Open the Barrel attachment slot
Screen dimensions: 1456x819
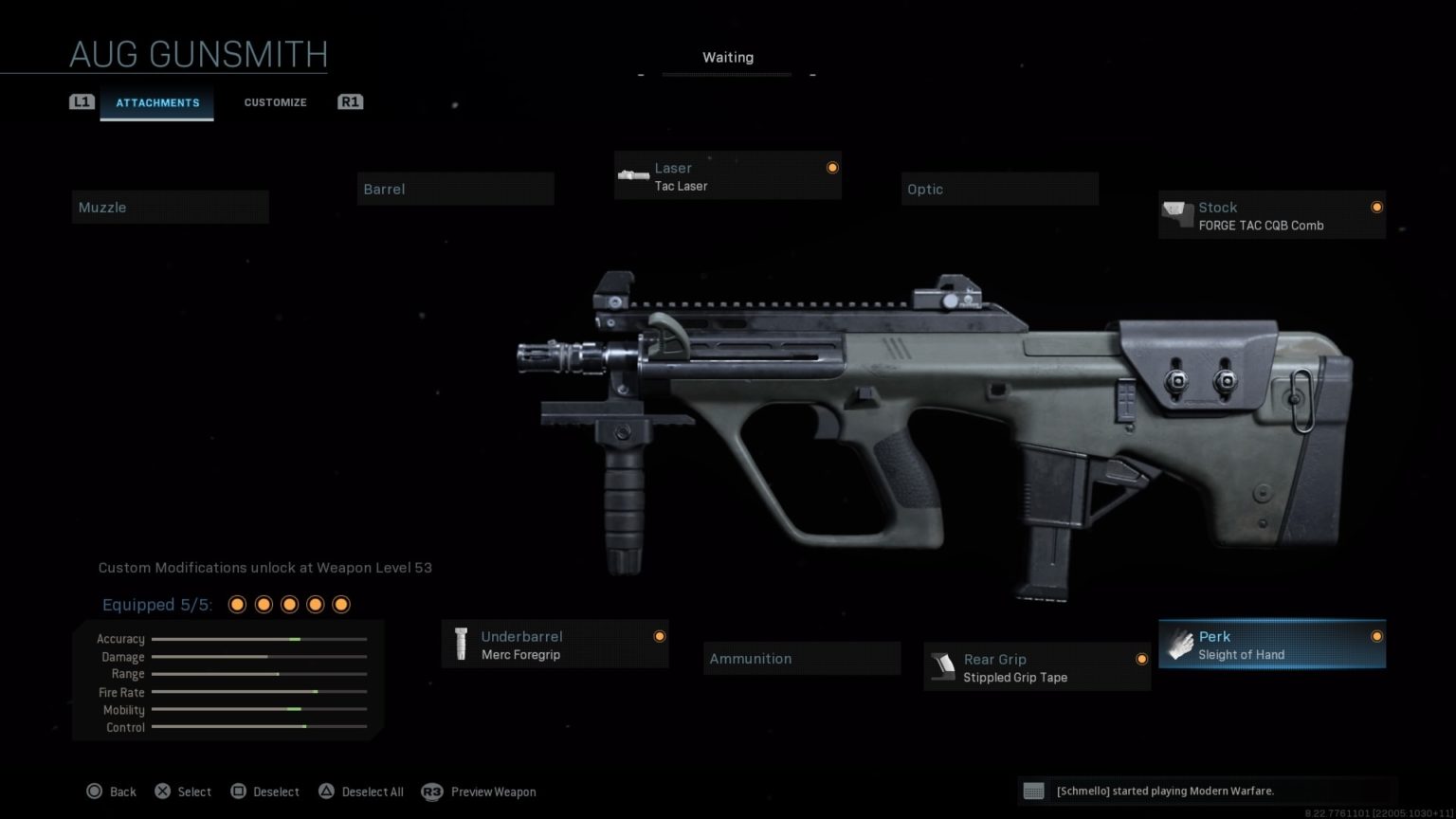pos(455,189)
